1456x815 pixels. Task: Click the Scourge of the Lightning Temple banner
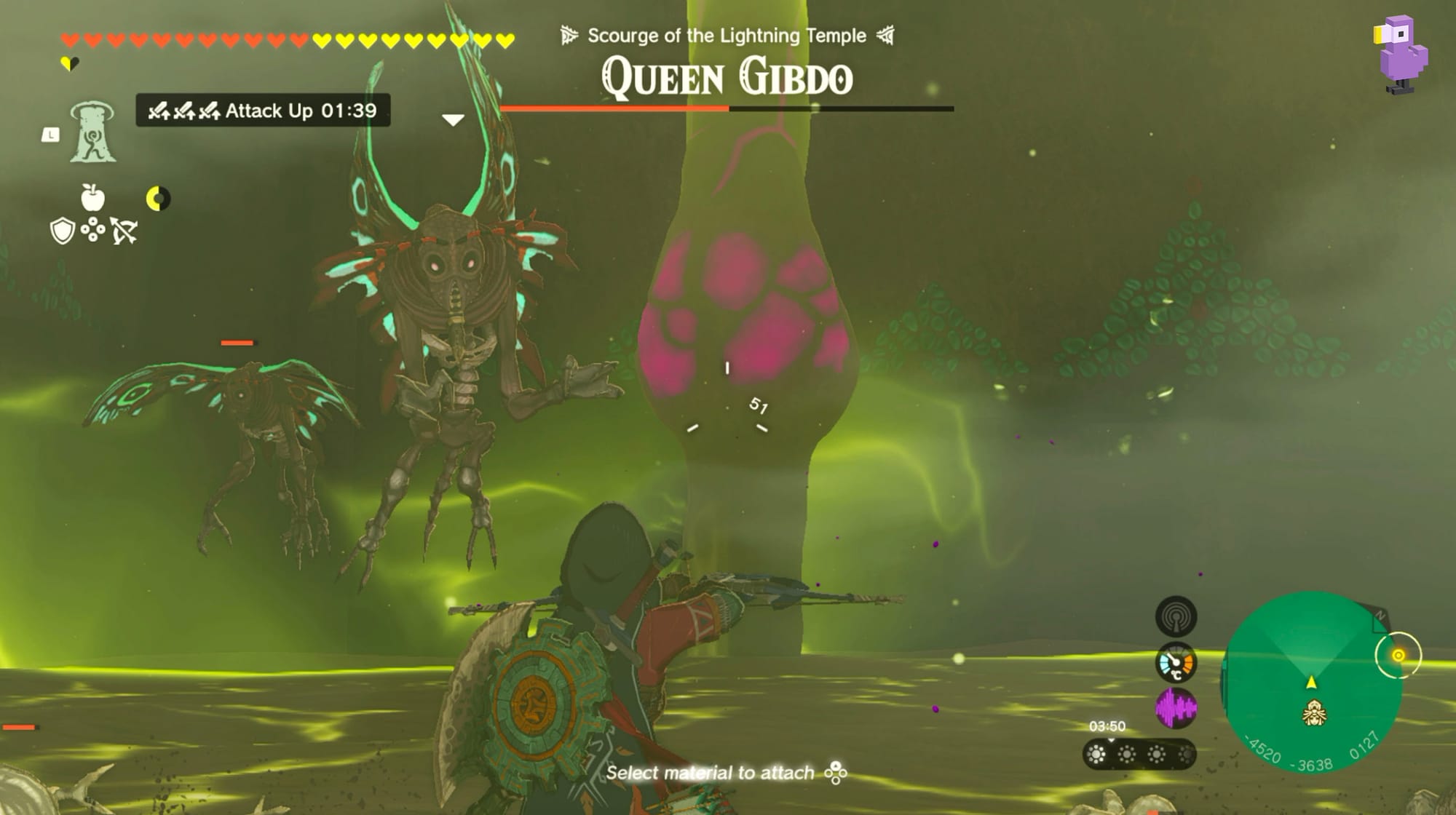728,34
